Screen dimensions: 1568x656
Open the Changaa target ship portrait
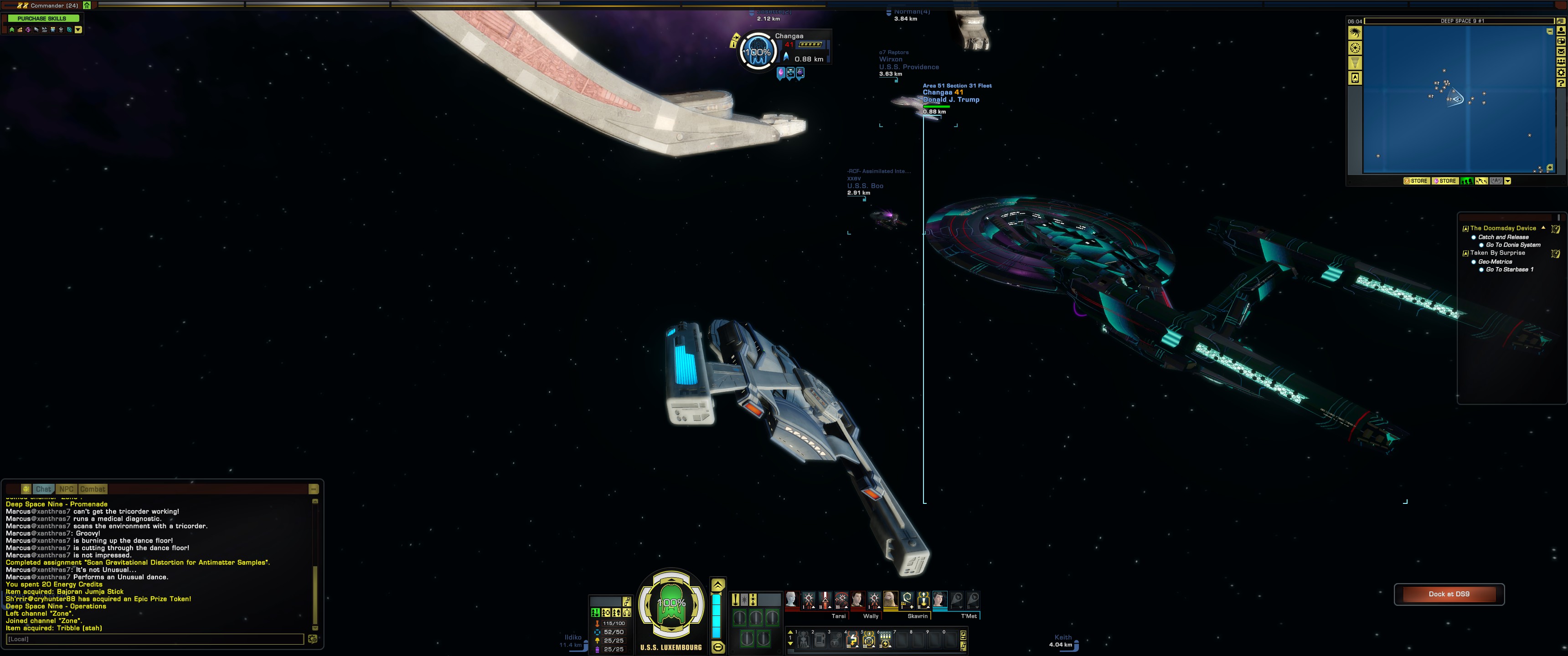coord(757,52)
